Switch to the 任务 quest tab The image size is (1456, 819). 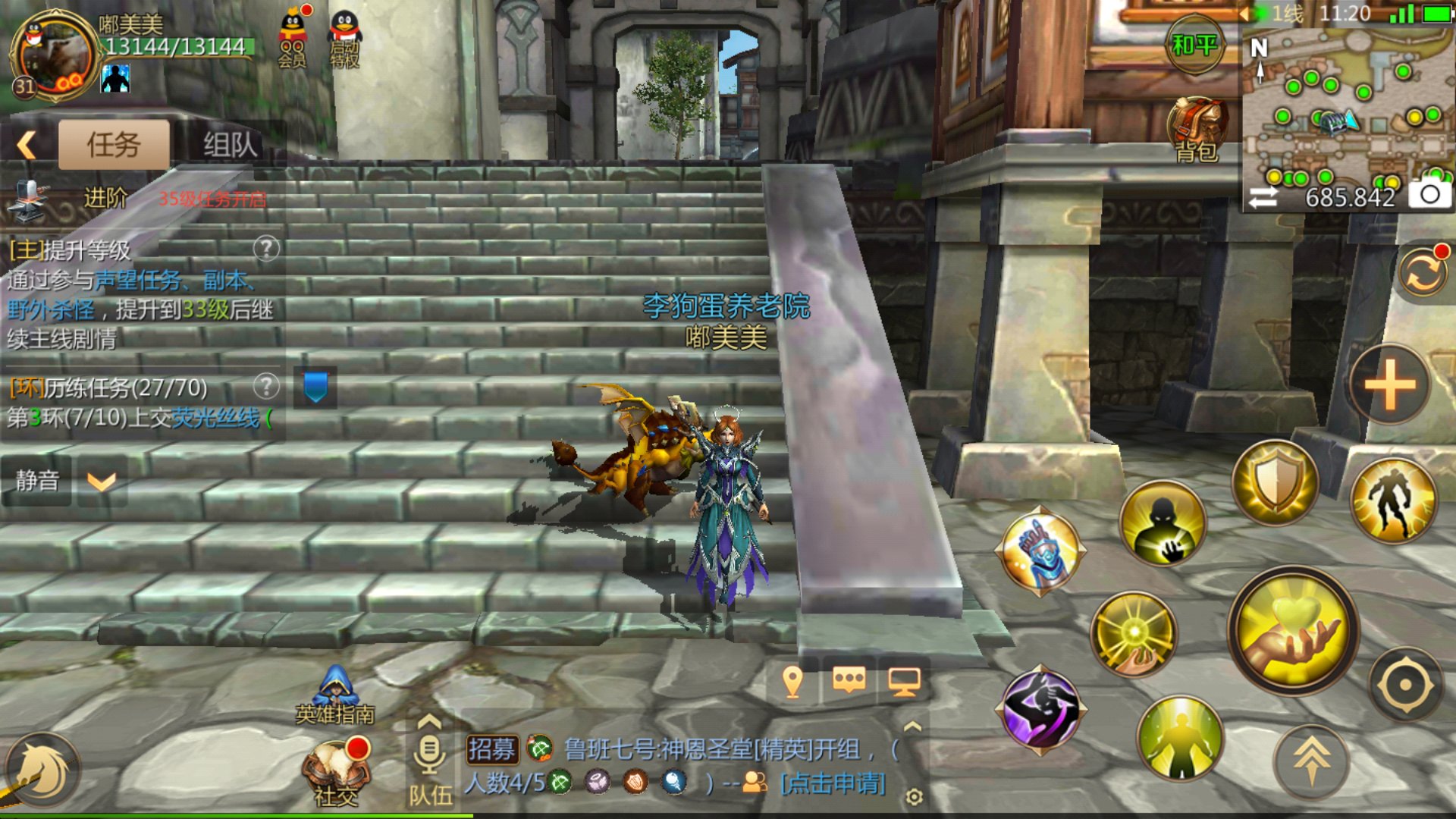click(114, 144)
